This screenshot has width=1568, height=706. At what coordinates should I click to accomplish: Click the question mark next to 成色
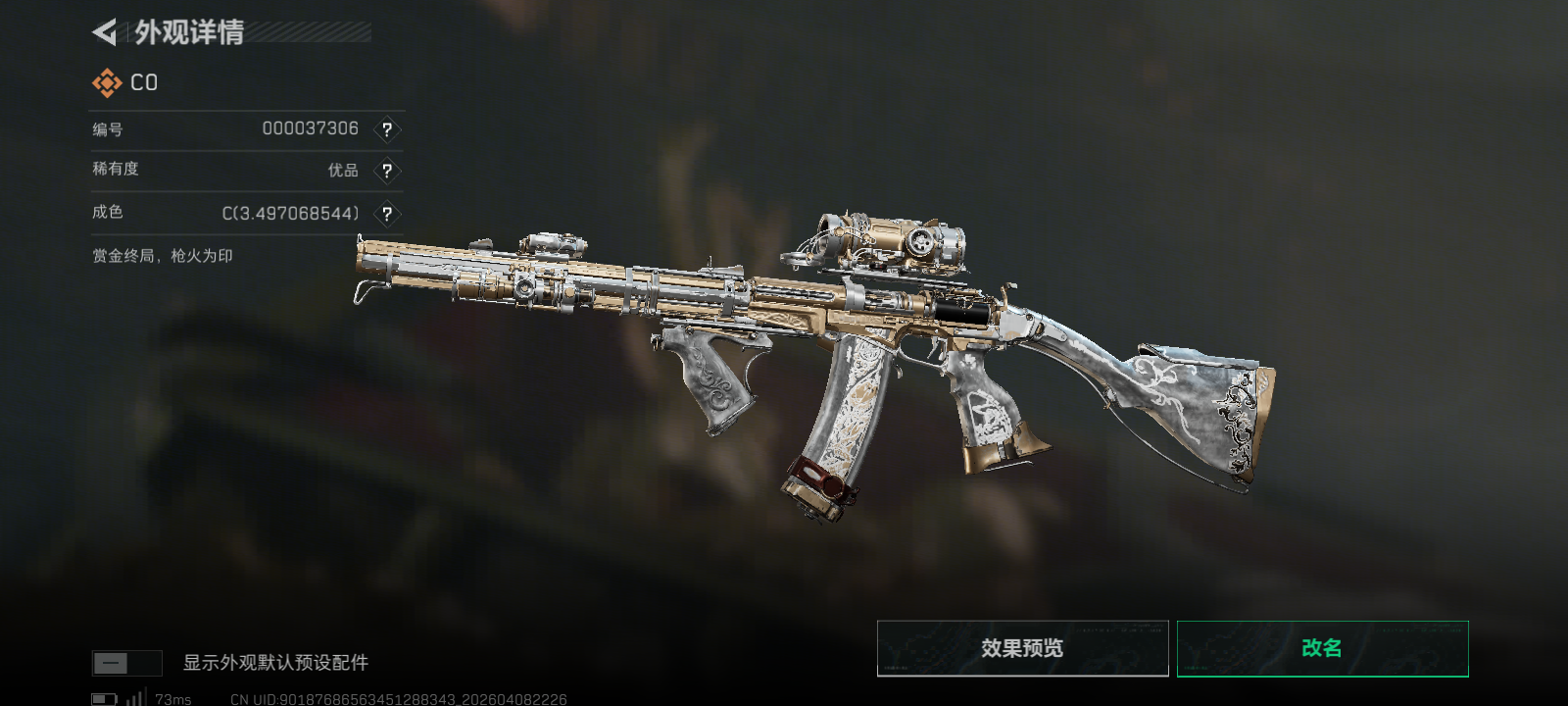tap(387, 214)
